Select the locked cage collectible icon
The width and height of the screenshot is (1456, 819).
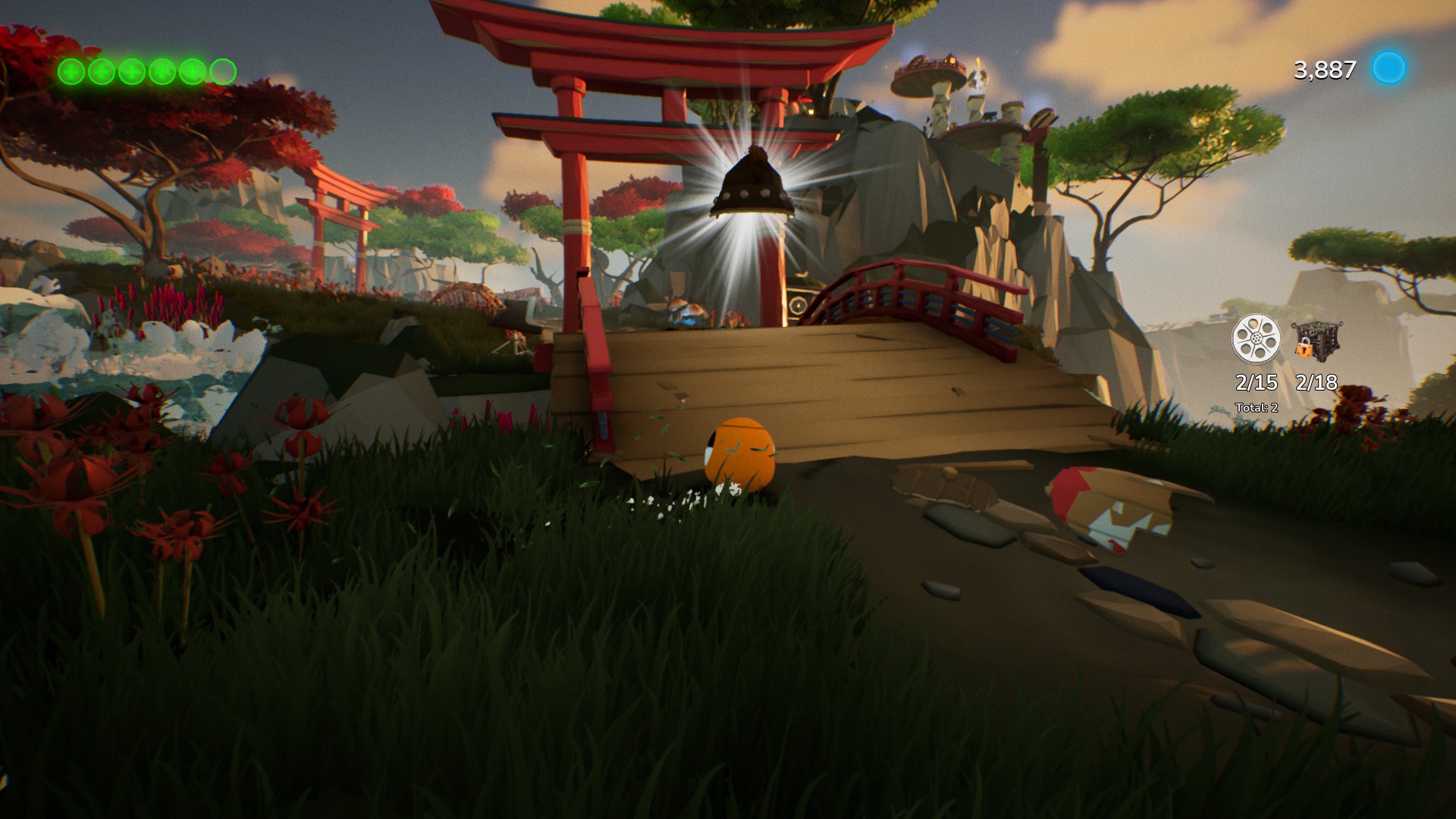pos(1316,339)
